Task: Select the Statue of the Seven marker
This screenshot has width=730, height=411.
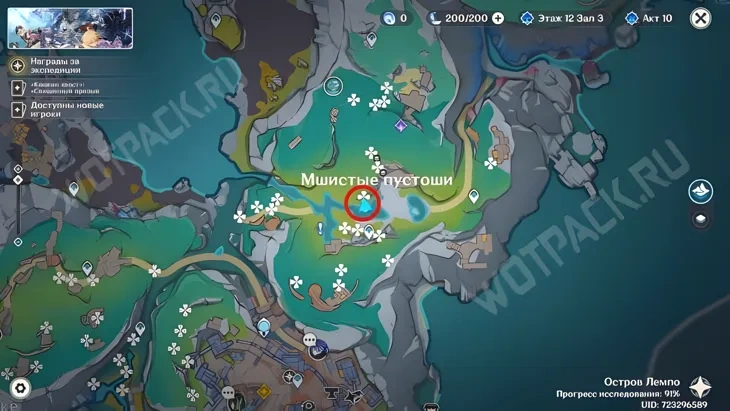Action: tap(264, 326)
